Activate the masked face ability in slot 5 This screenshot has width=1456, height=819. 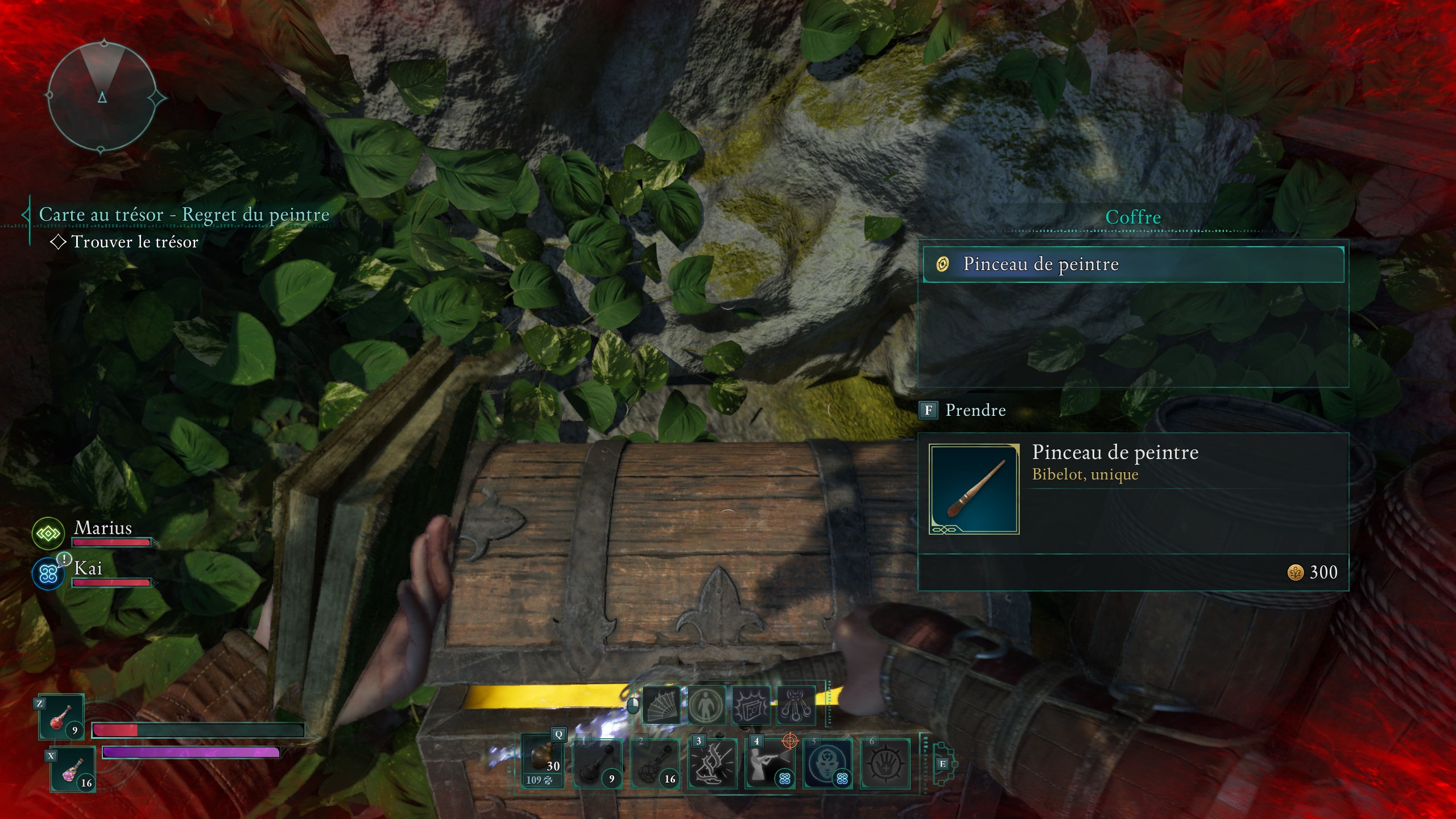pyautogui.click(x=828, y=763)
